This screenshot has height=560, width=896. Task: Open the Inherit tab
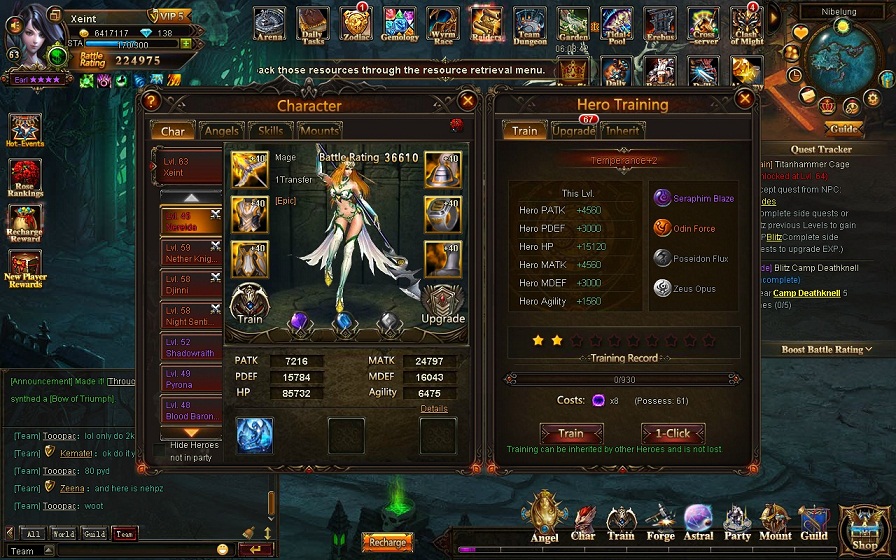(623, 131)
